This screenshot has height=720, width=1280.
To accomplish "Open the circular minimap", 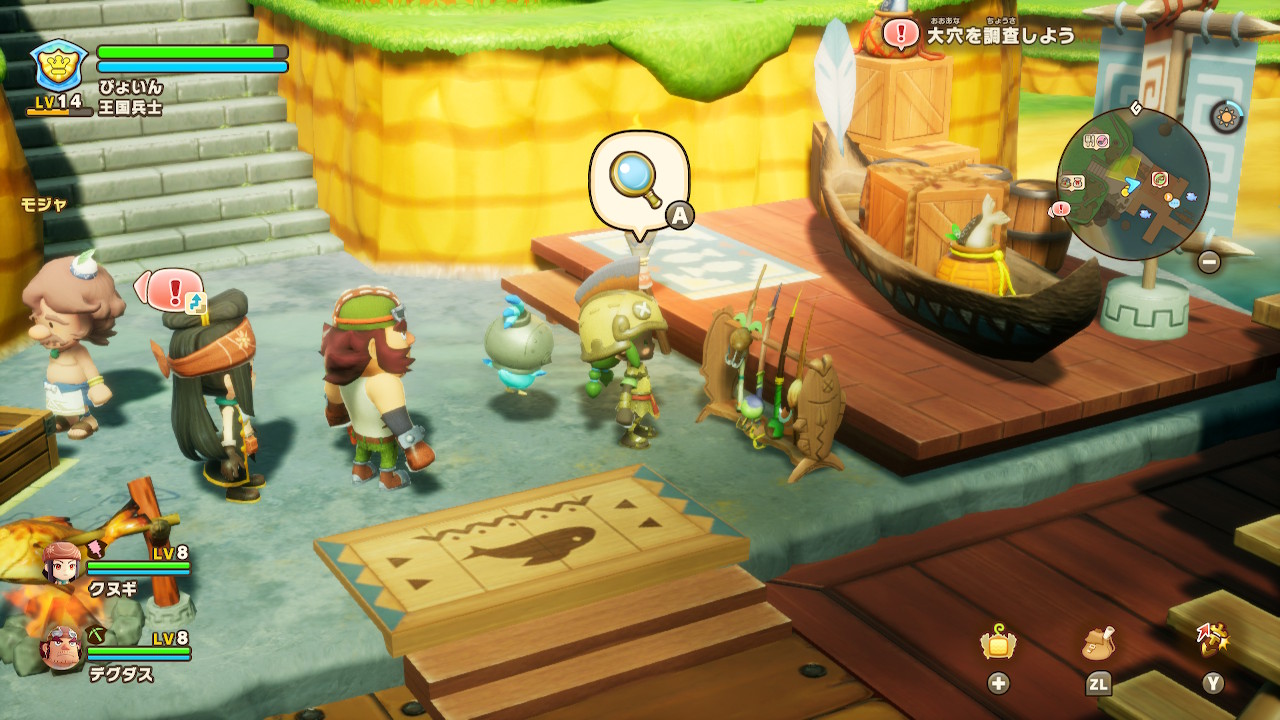I will click(x=1133, y=184).
